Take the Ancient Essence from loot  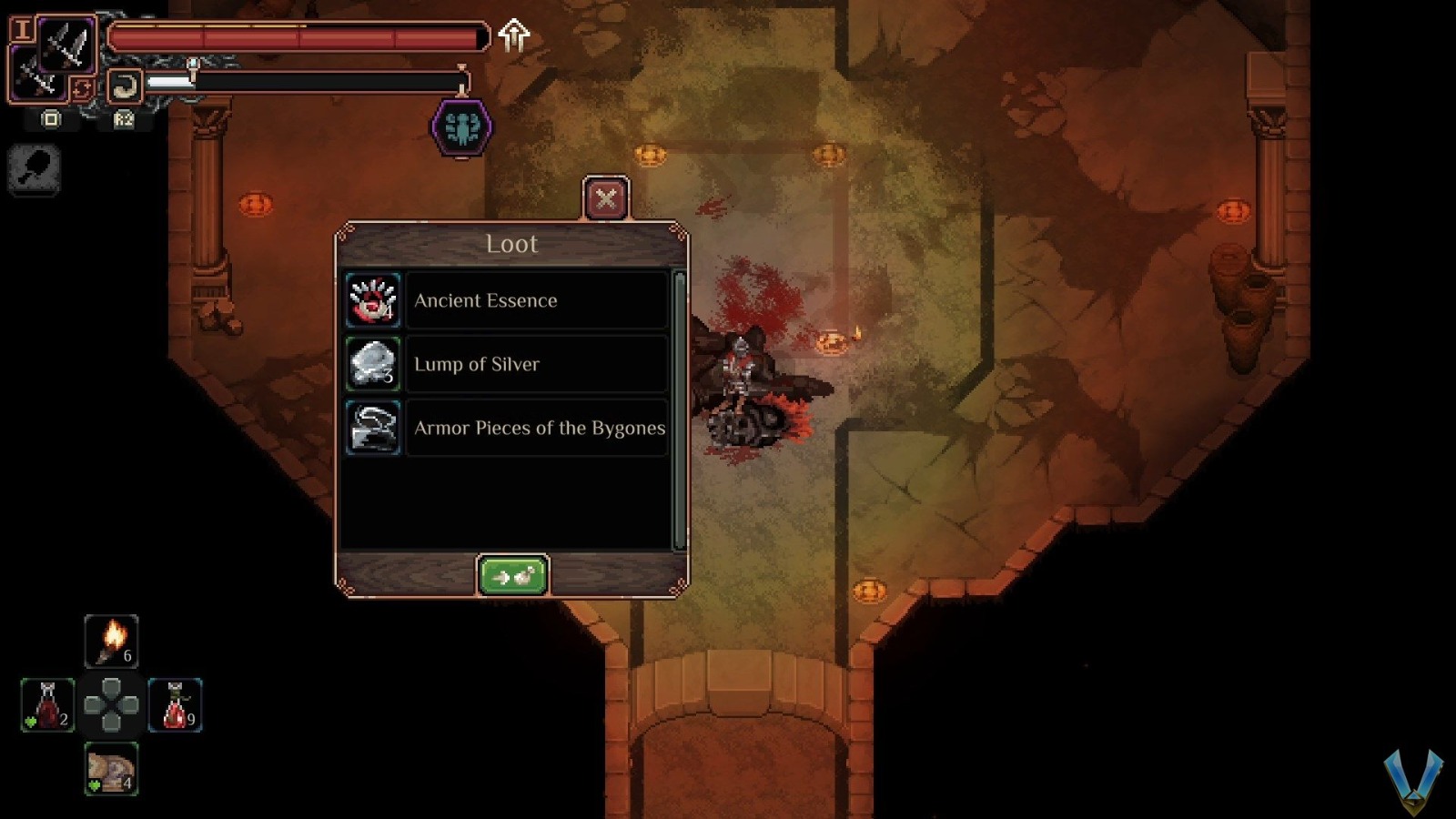pyautogui.click(x=507, y=300)
